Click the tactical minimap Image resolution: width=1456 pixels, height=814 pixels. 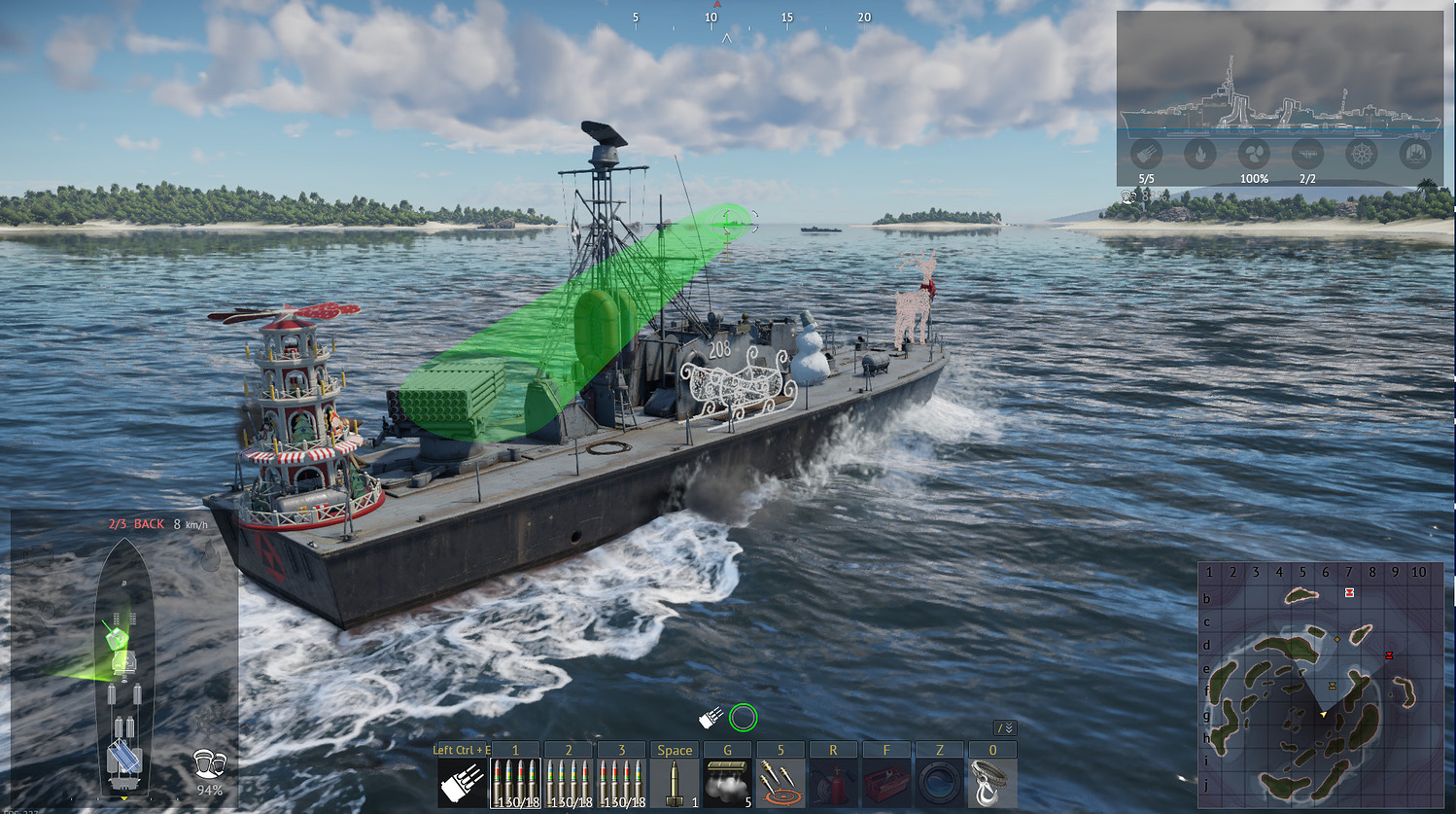(1321, 685)
